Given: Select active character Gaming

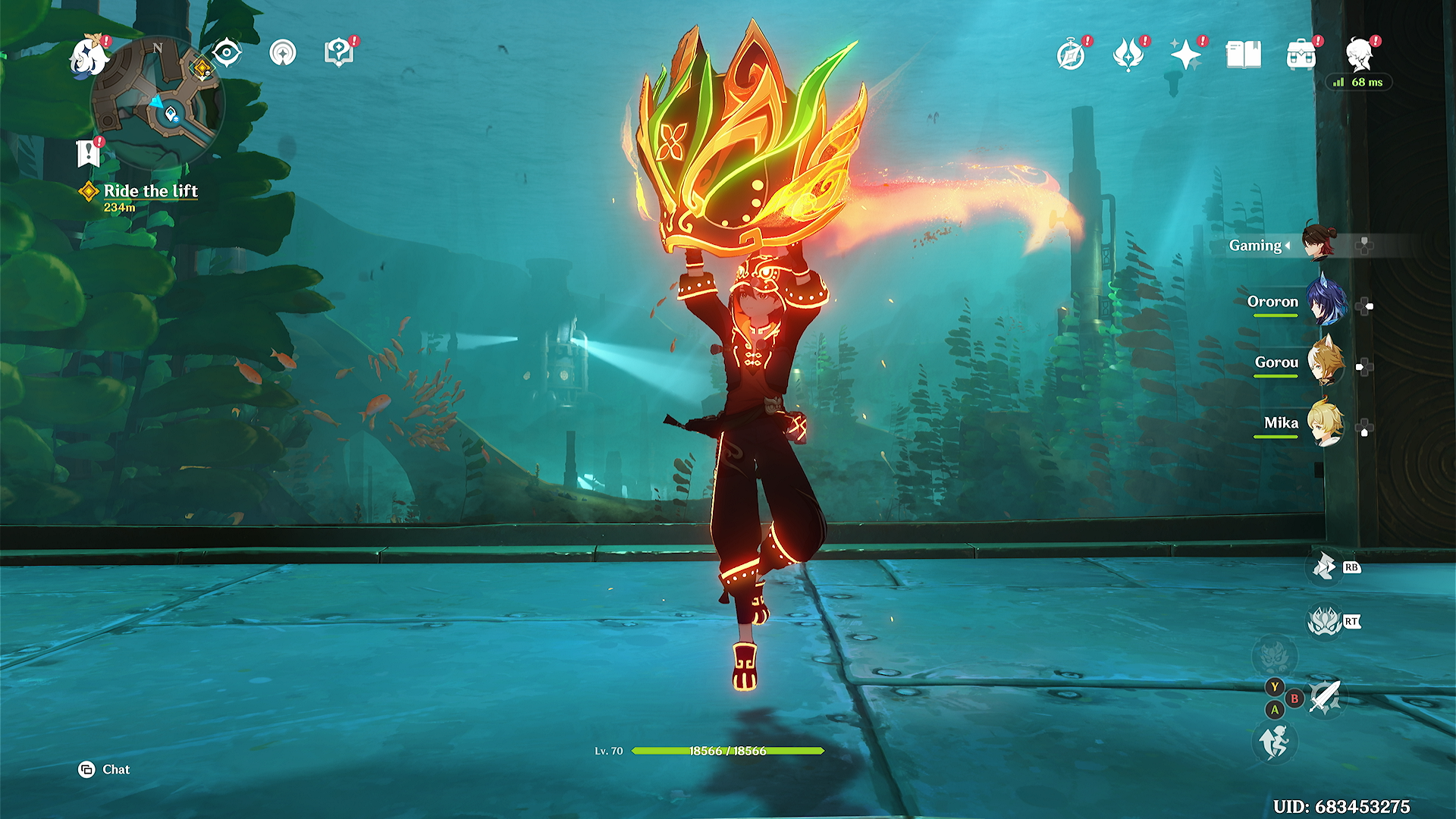Looking at the screenshot, I should pos(1318,243).
